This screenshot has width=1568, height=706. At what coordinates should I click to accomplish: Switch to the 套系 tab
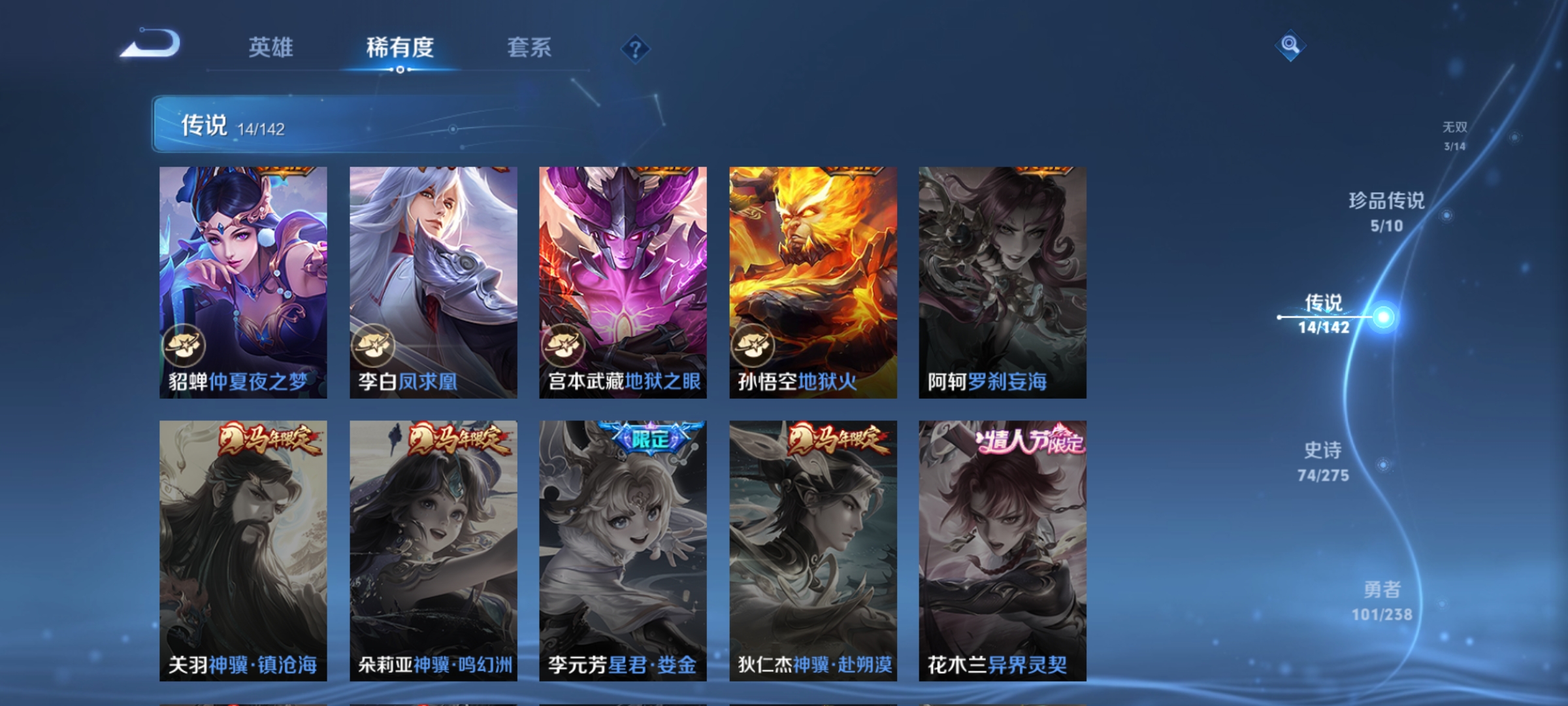click(x=531, y=47)
